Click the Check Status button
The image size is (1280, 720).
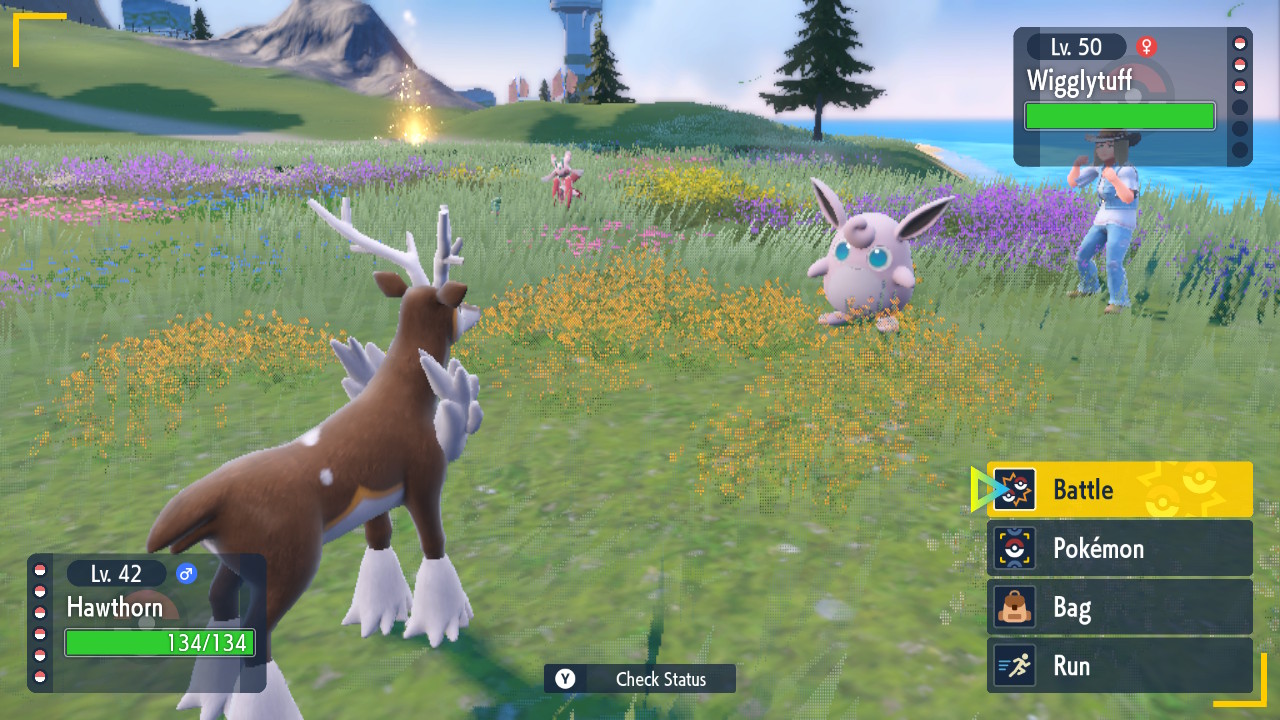click(x=640, y=679)
